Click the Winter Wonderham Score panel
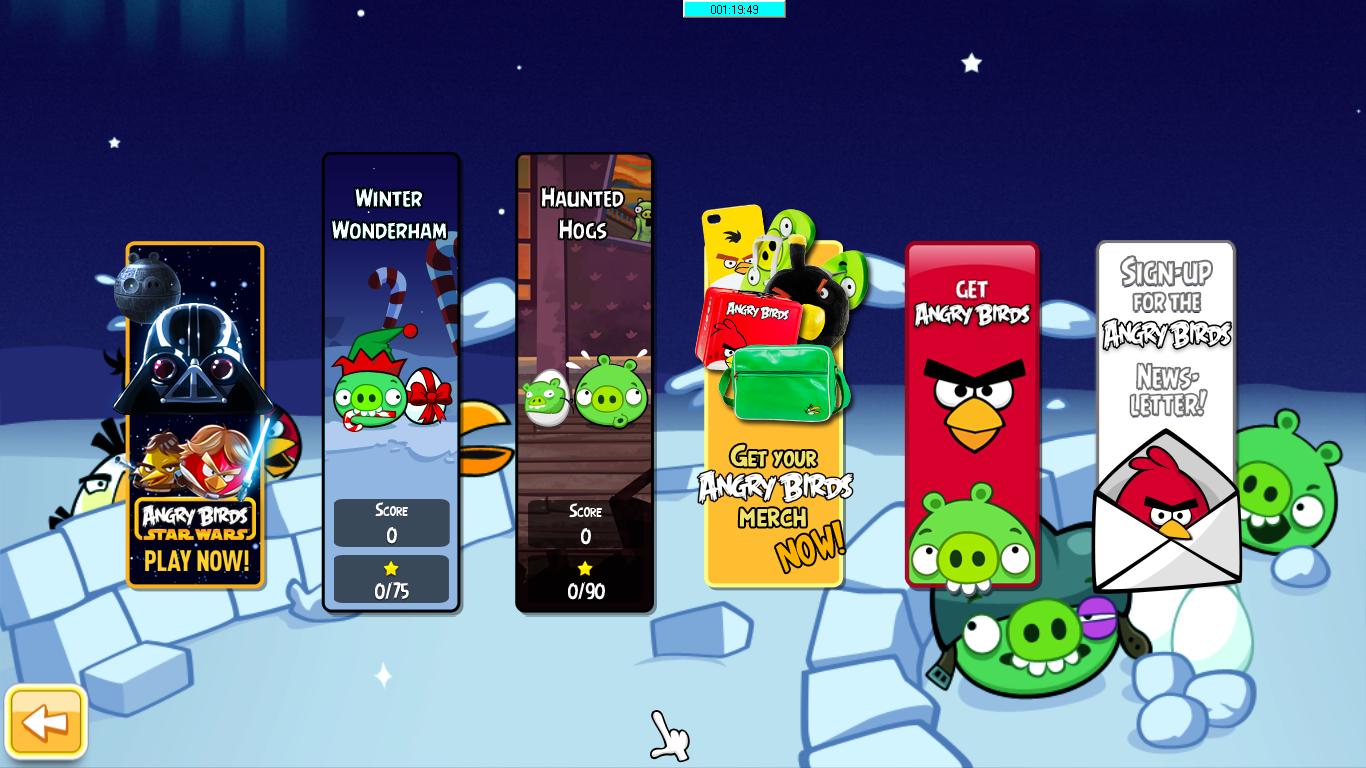 coord(391,522)
